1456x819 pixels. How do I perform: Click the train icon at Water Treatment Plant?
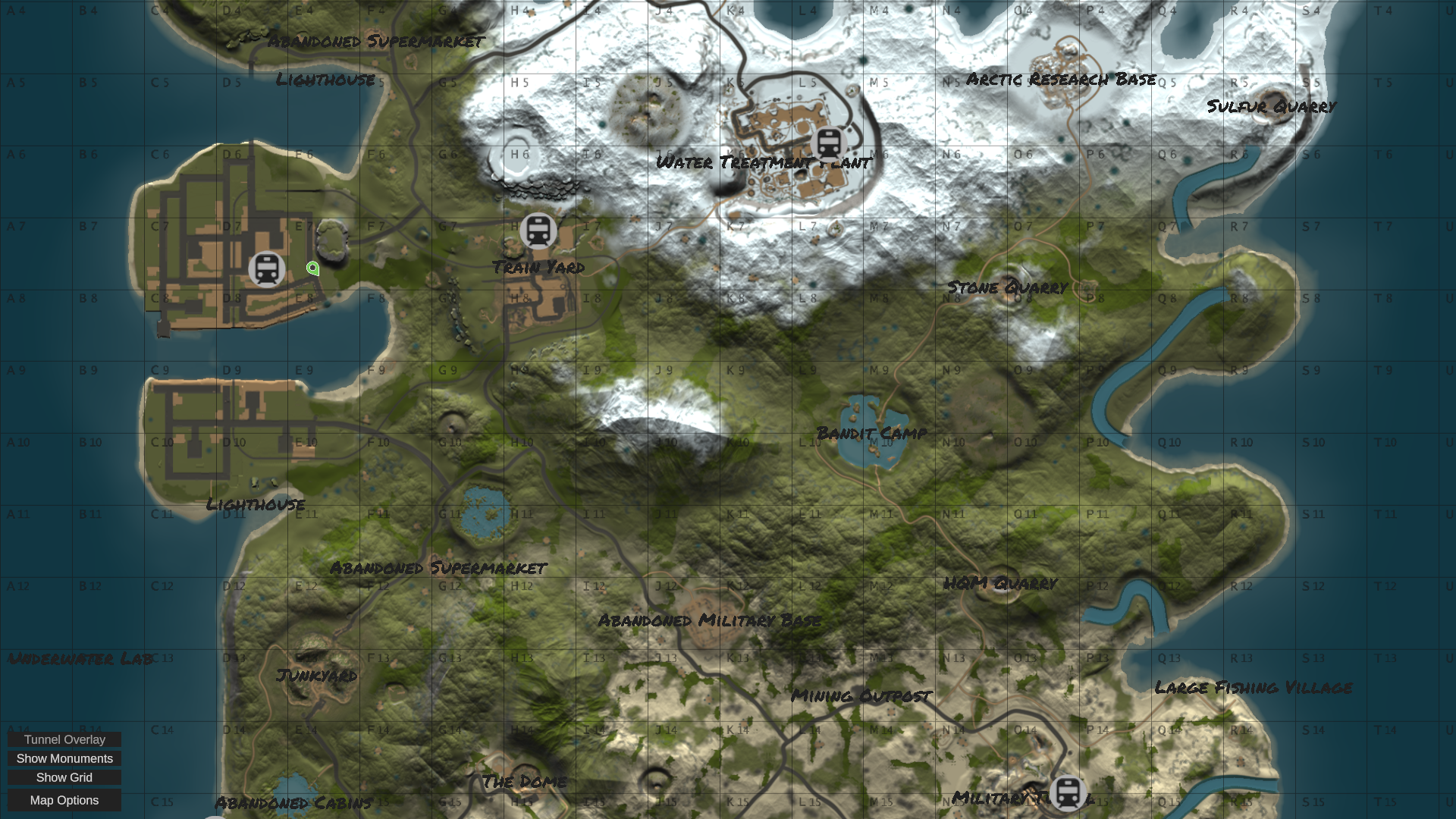coord(828,144)
